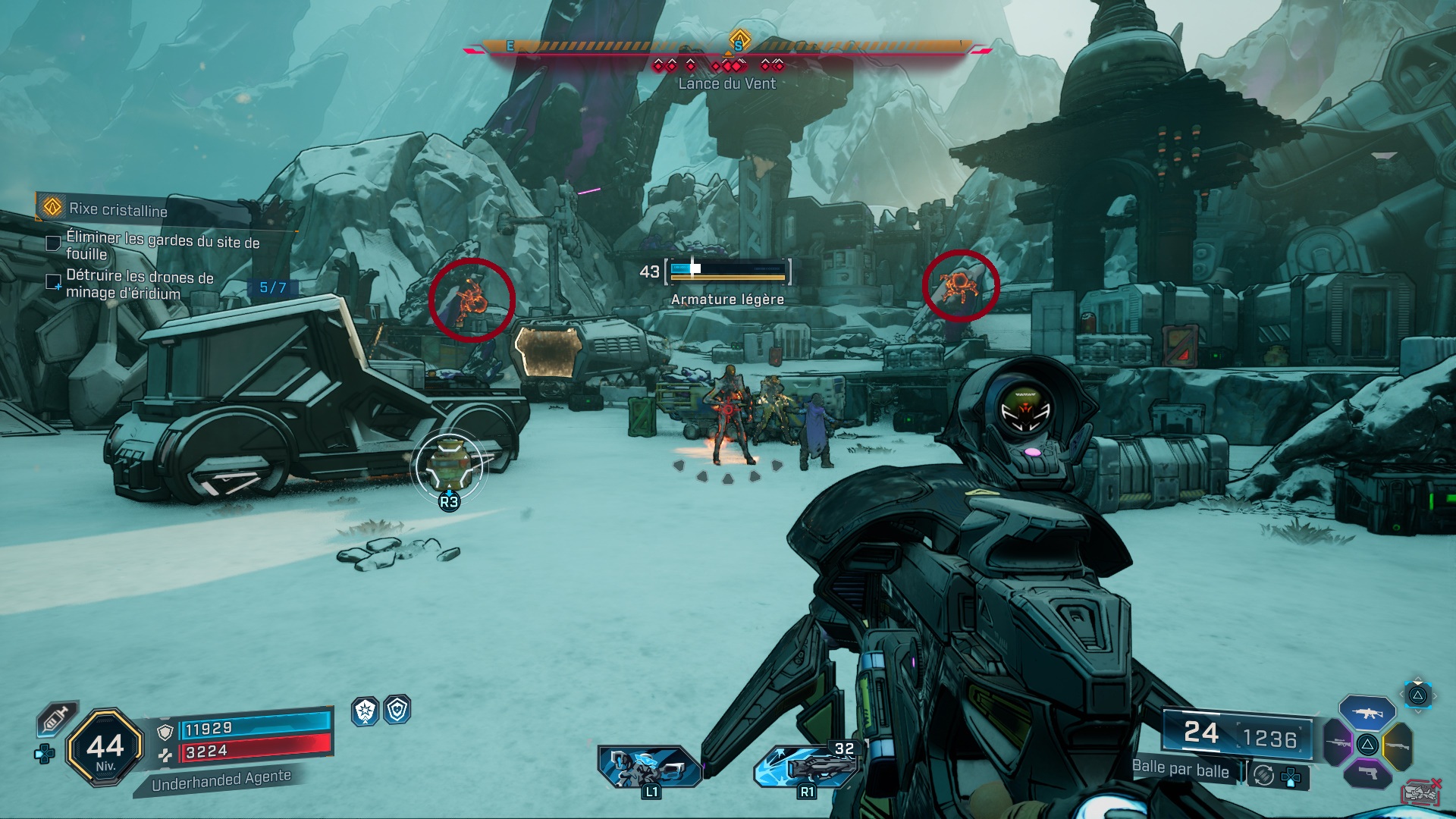1456x819 pixels.
Task: Choose the pistol weapon slot
Action: (x=1367, y=773)
